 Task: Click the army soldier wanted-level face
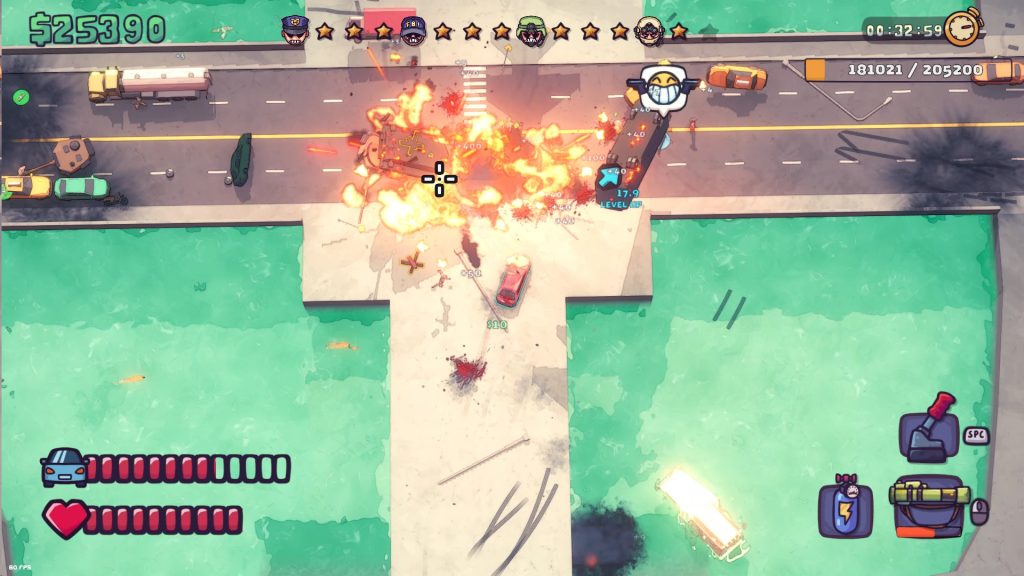[531, 31]
